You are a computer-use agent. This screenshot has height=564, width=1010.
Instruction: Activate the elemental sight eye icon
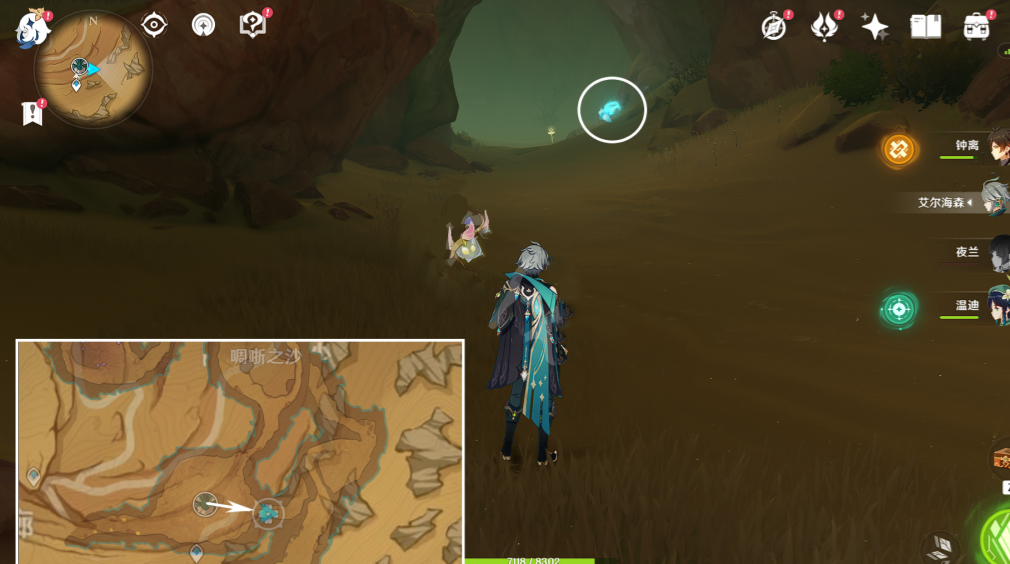[x=154, y=25]
